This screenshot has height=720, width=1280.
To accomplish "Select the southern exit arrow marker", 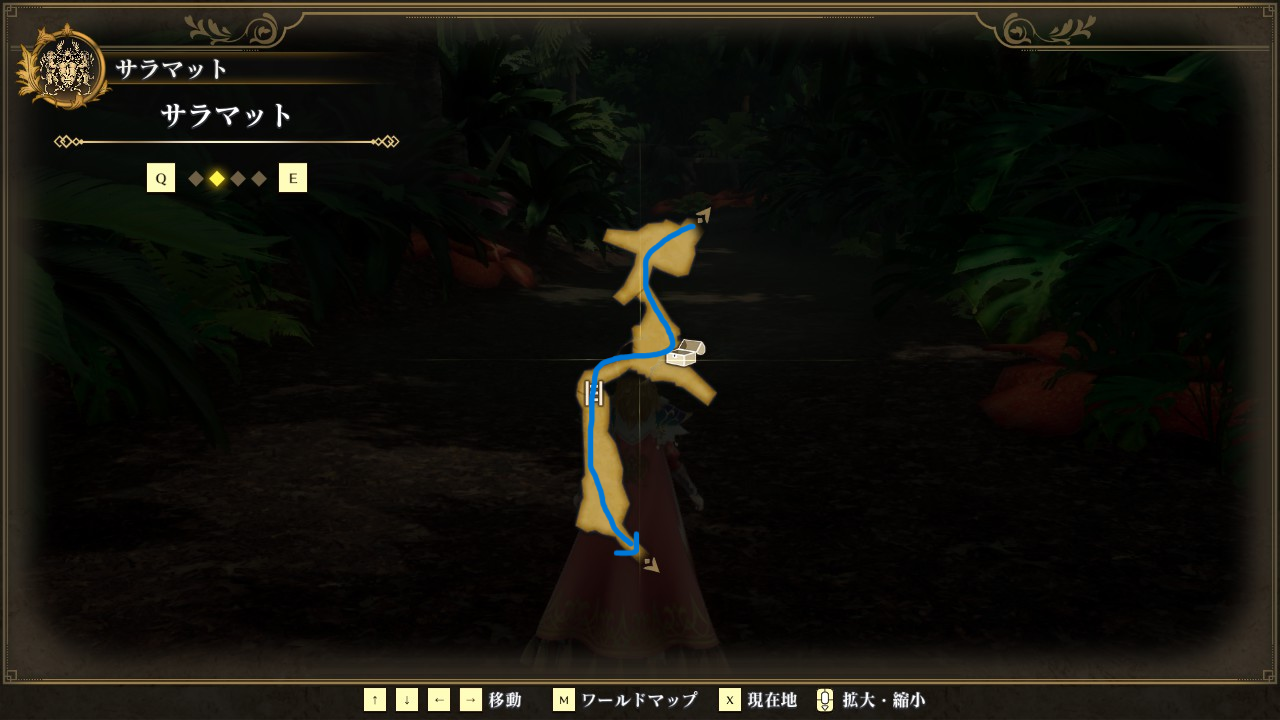I will pos(651,565).
